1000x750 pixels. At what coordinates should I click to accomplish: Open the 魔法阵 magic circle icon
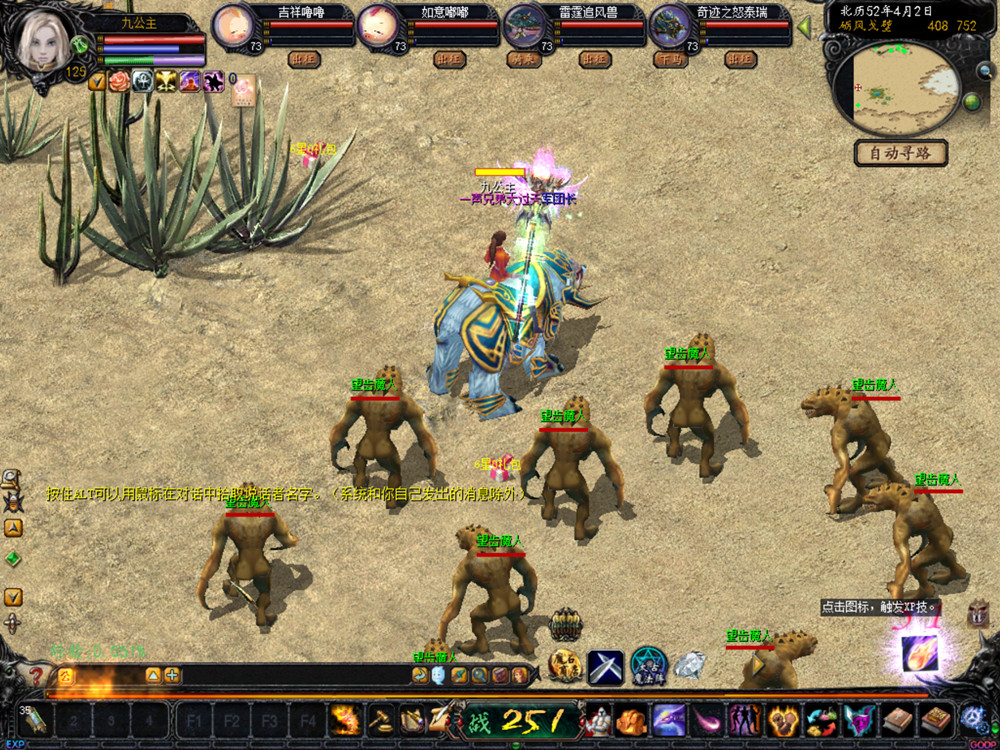[x=649, y=665]
